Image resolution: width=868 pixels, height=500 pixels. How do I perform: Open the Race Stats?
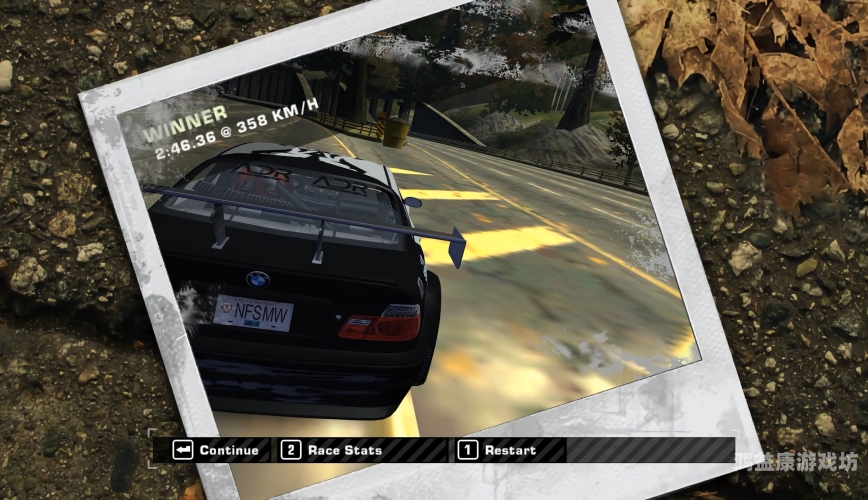pyautogui.click(x=333, y=450)
